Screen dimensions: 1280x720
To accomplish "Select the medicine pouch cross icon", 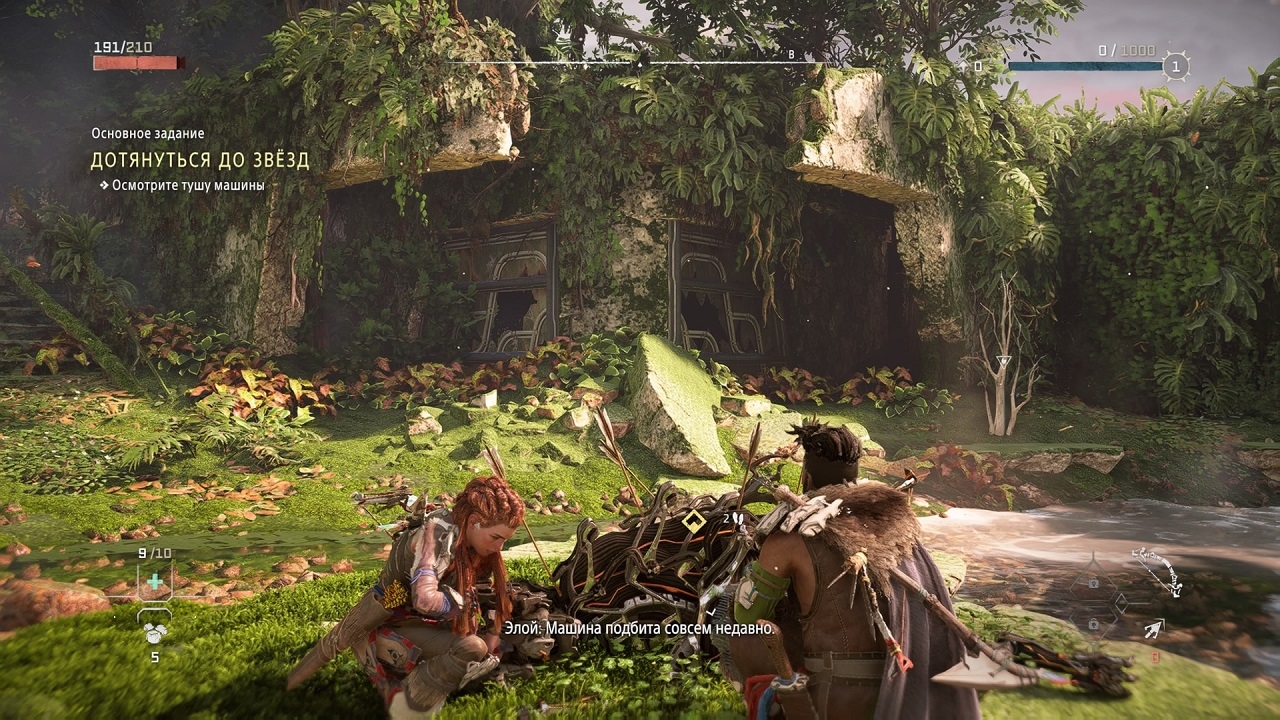I will pyautogui.click(x=154, y=581).
